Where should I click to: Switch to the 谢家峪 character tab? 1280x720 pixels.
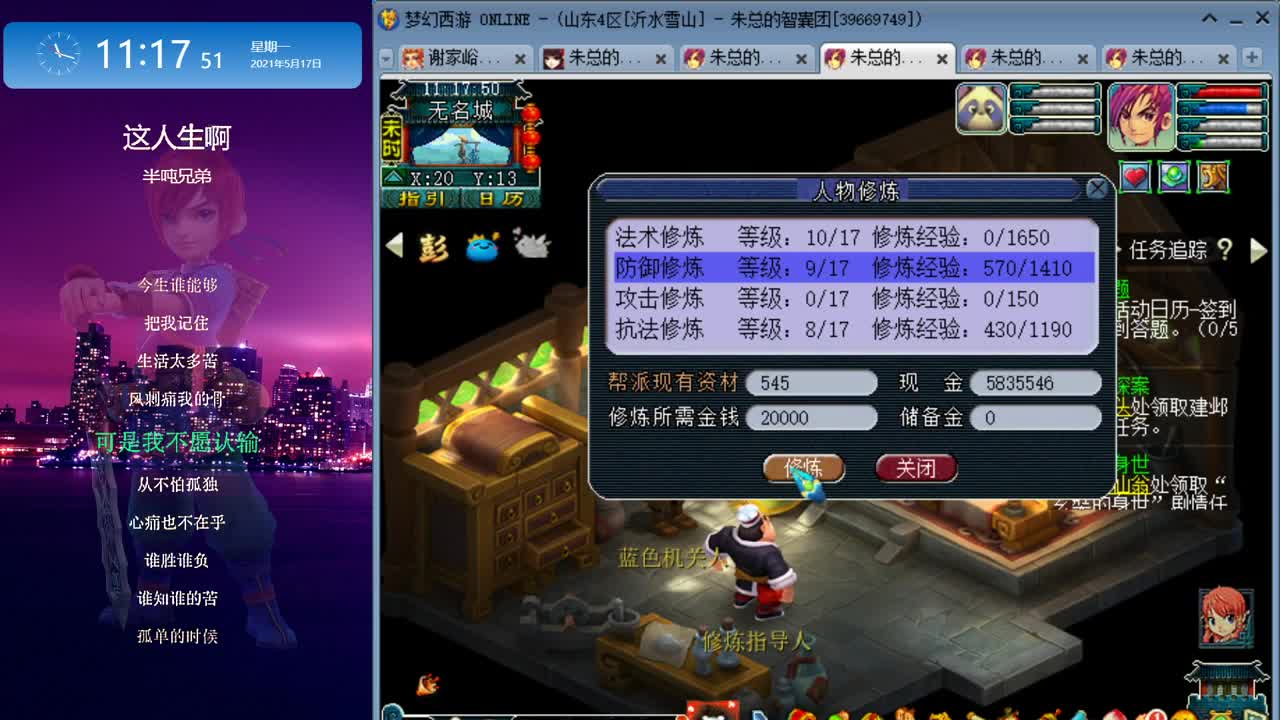tap(450, 58)
